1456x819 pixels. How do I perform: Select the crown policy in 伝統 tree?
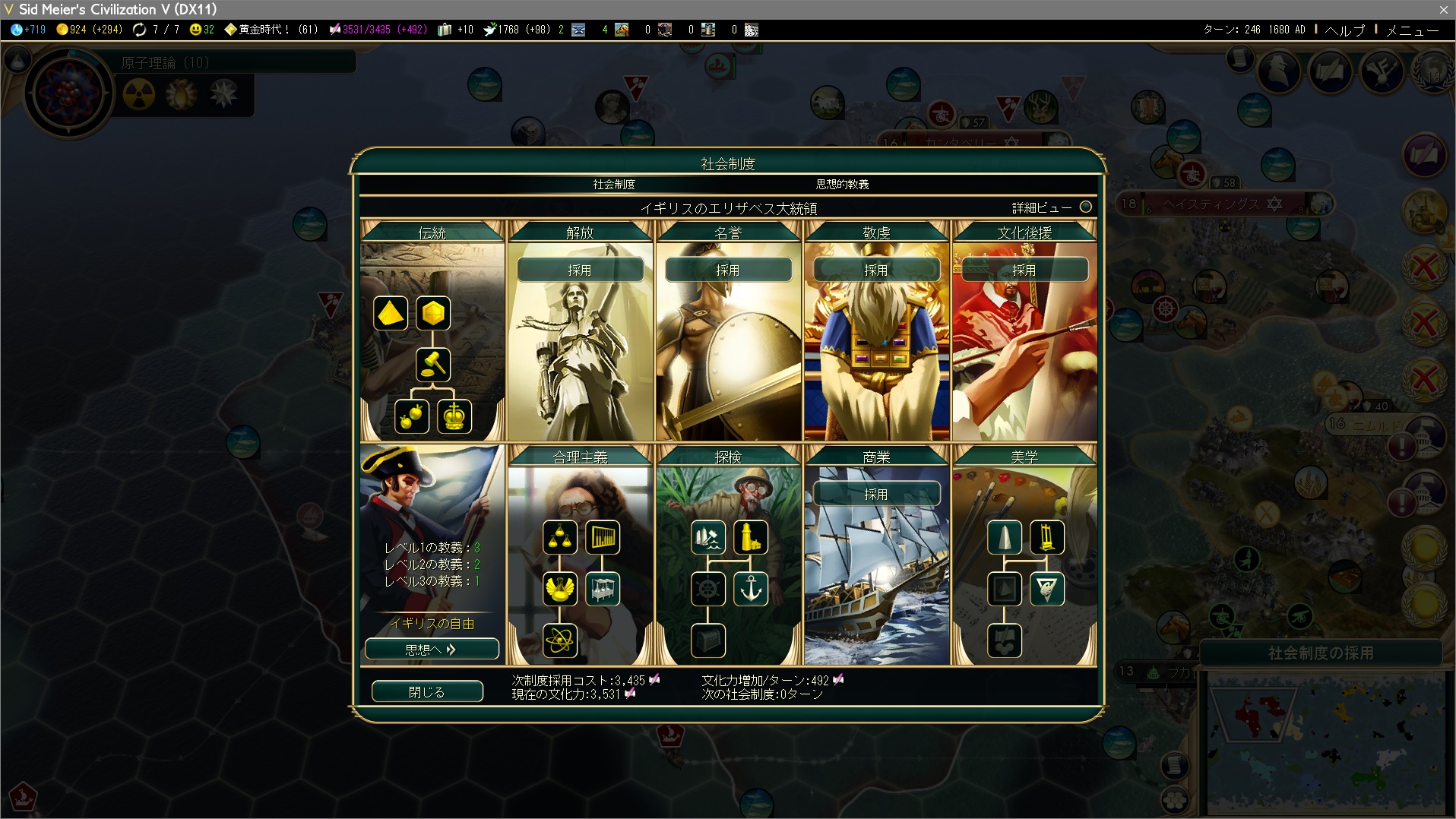coord(454,416)
